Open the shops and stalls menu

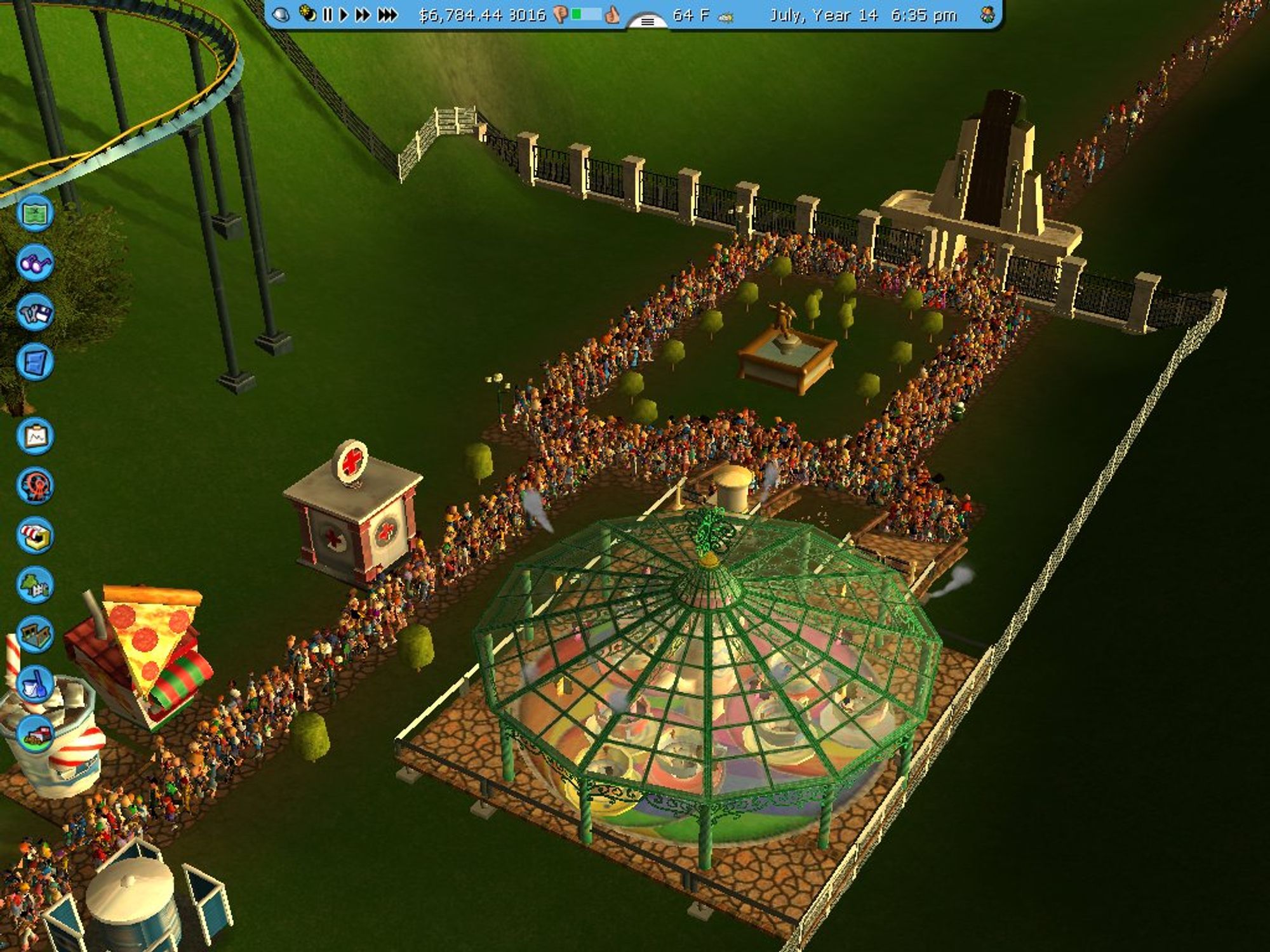(35, 534)
